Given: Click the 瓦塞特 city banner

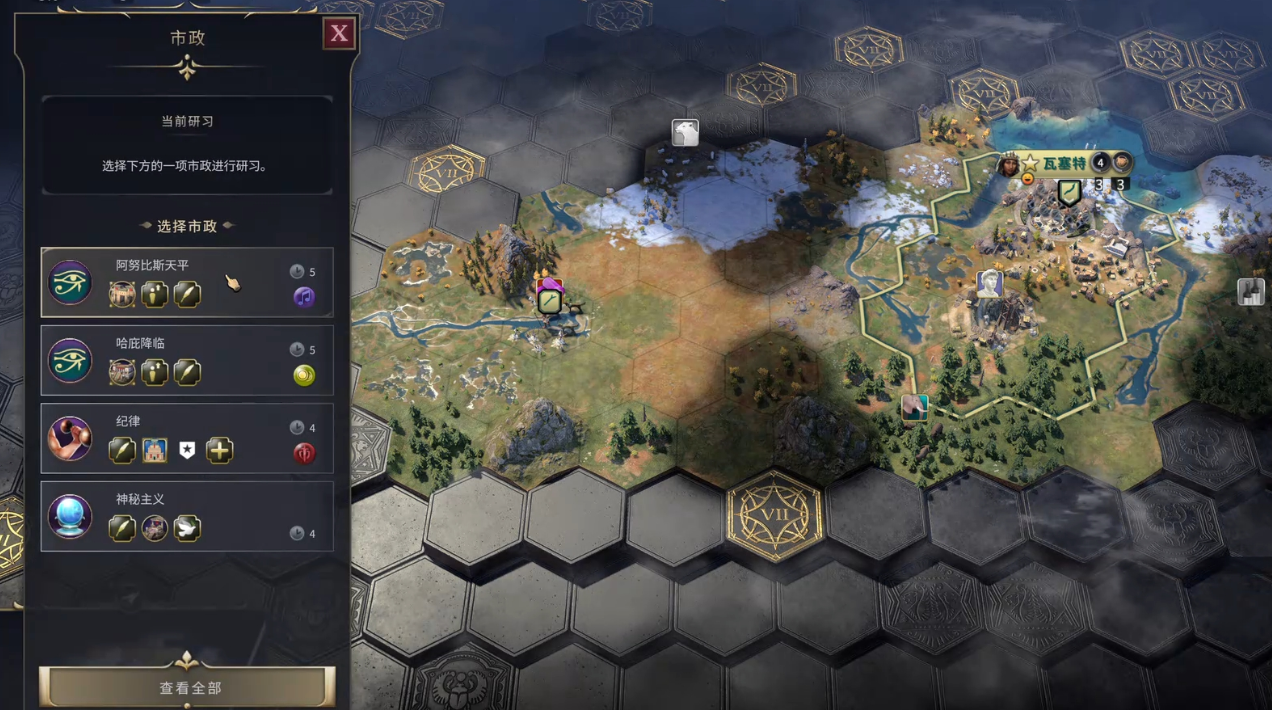Looking at the screenshot, I should [x=1063, y=162].
